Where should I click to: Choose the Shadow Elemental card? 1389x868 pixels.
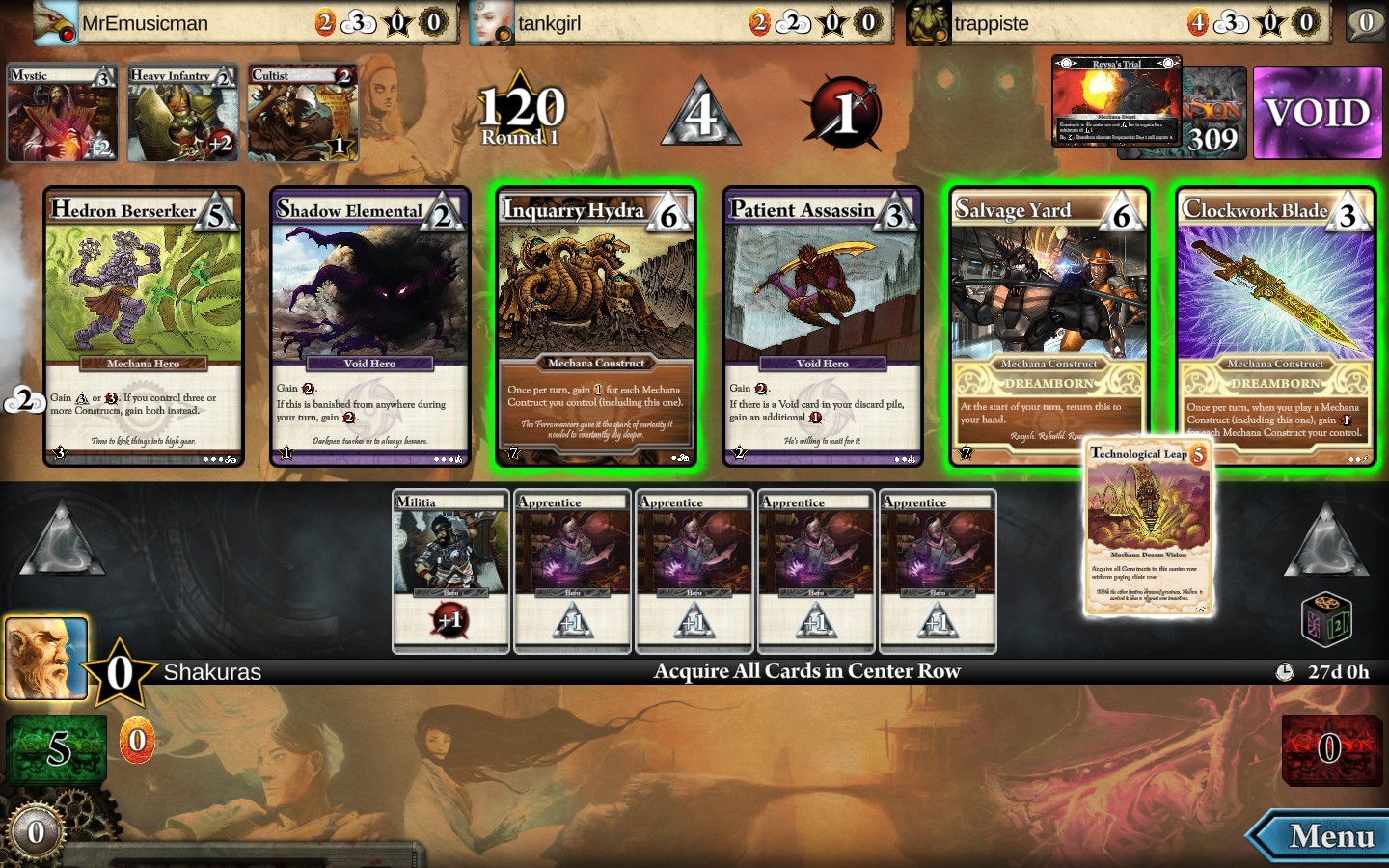point(369,326)
